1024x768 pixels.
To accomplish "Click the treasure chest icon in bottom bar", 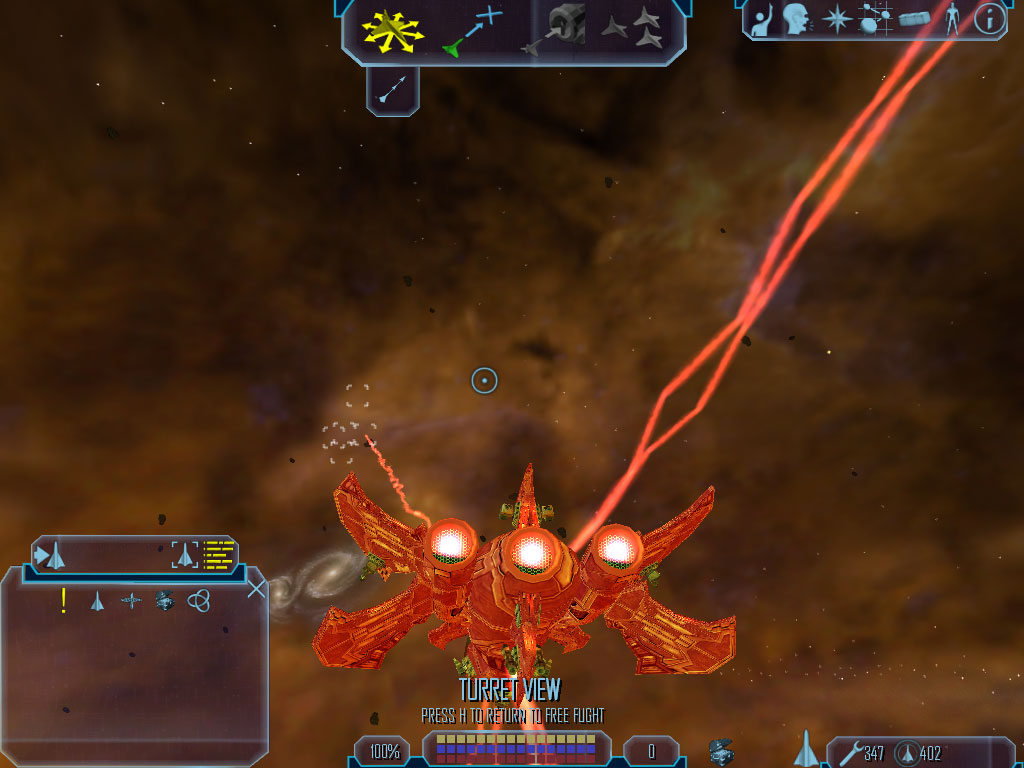I will [720, 751].
